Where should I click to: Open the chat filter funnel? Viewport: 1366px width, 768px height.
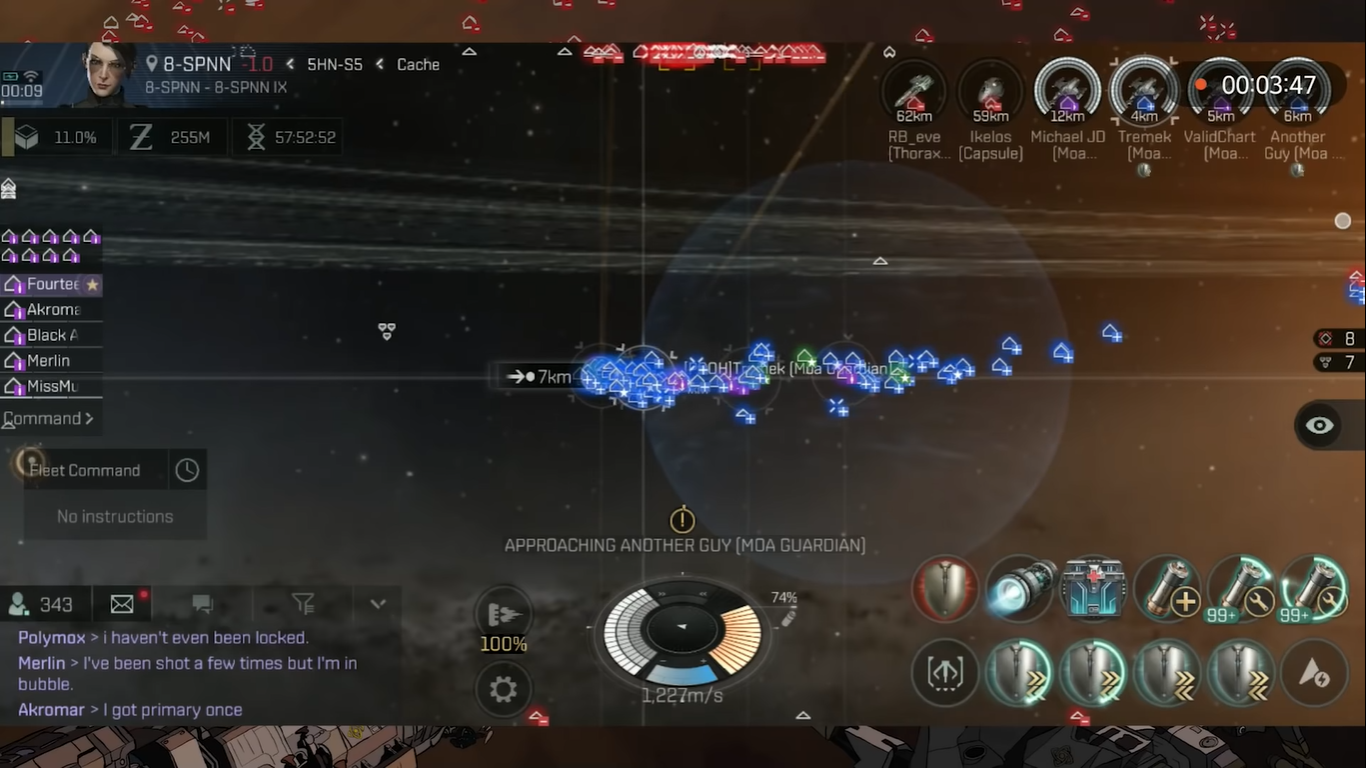303,604
